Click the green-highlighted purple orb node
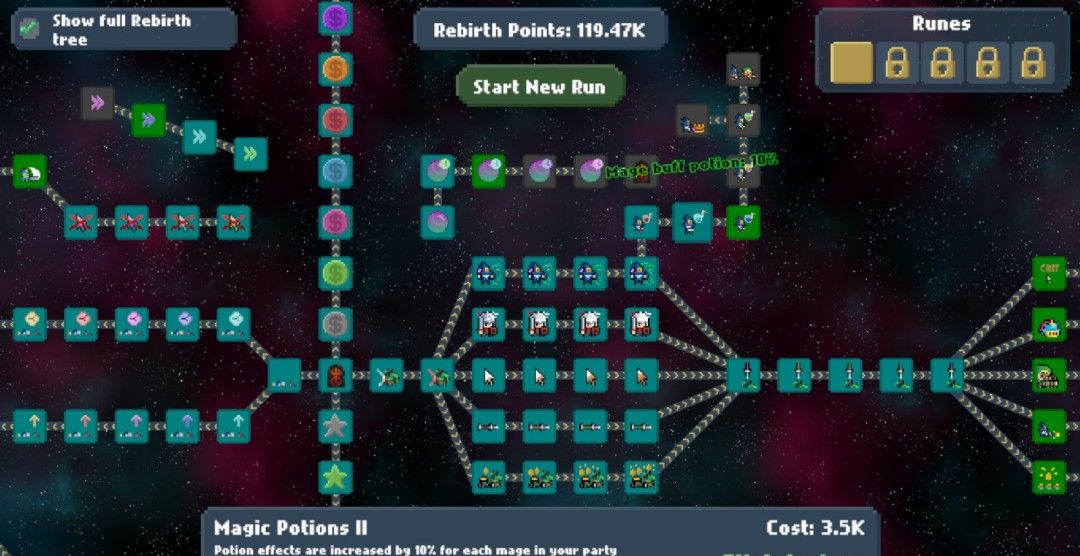1080x556 pixels. (488, 171)
